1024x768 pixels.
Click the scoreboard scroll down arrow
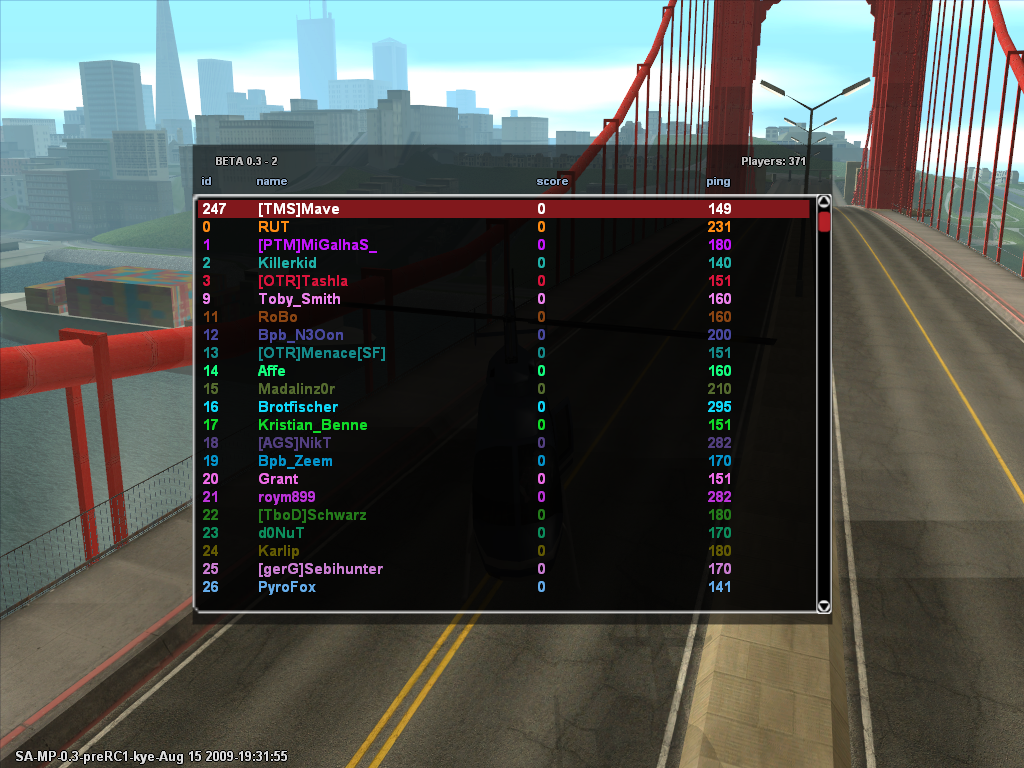click(824, 606)
